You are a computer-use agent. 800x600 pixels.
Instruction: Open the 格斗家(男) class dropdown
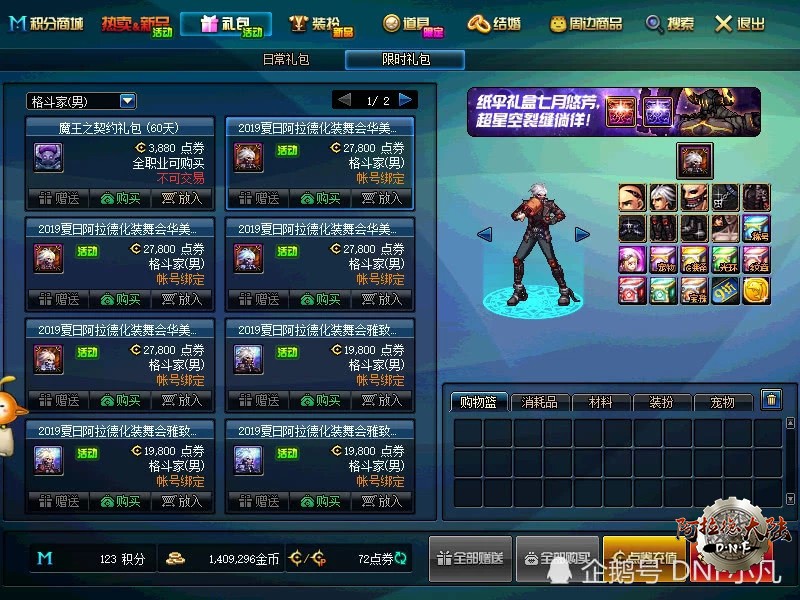tap(127, 101)
